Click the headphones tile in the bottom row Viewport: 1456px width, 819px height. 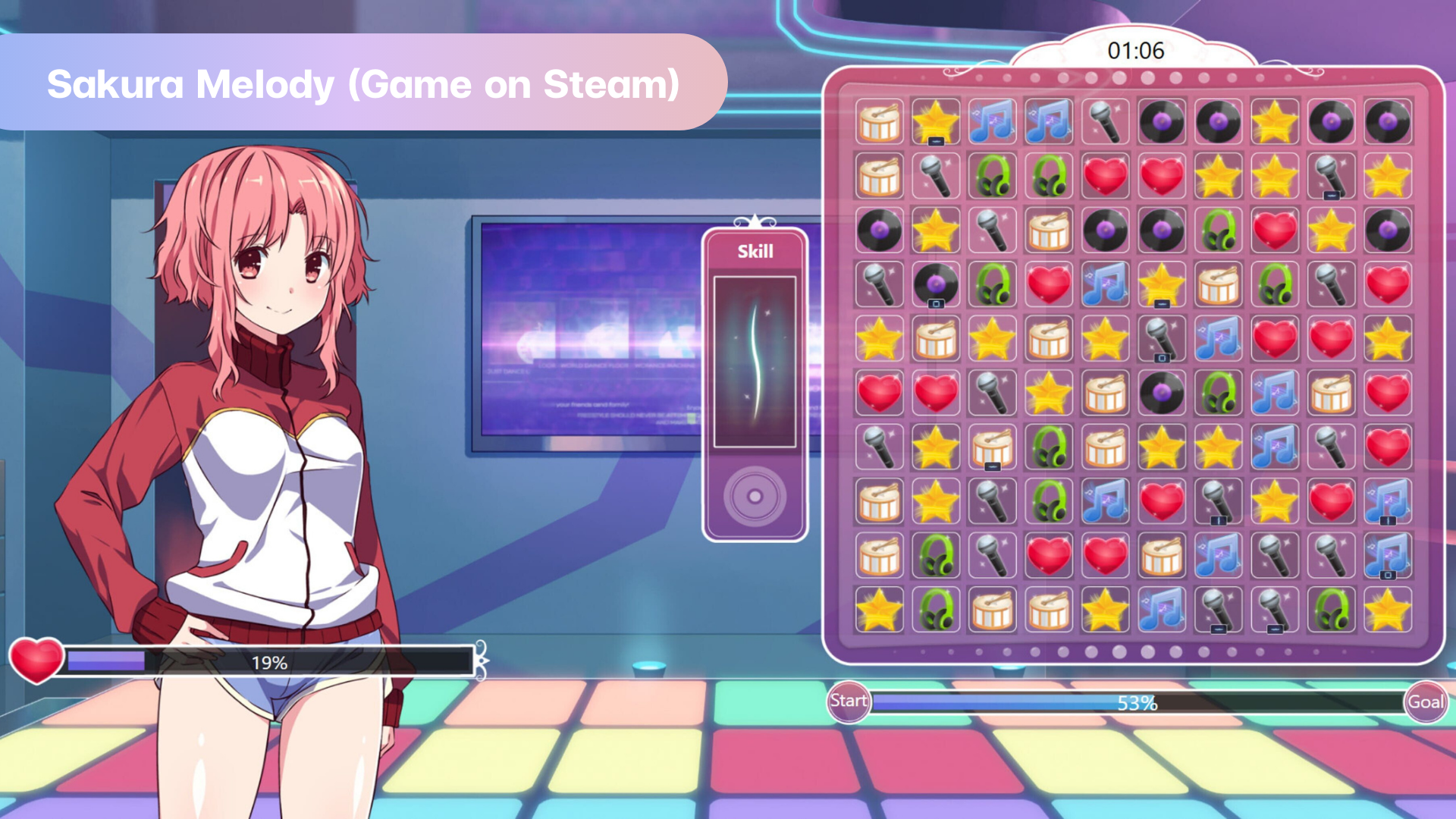tap(935, 610)
